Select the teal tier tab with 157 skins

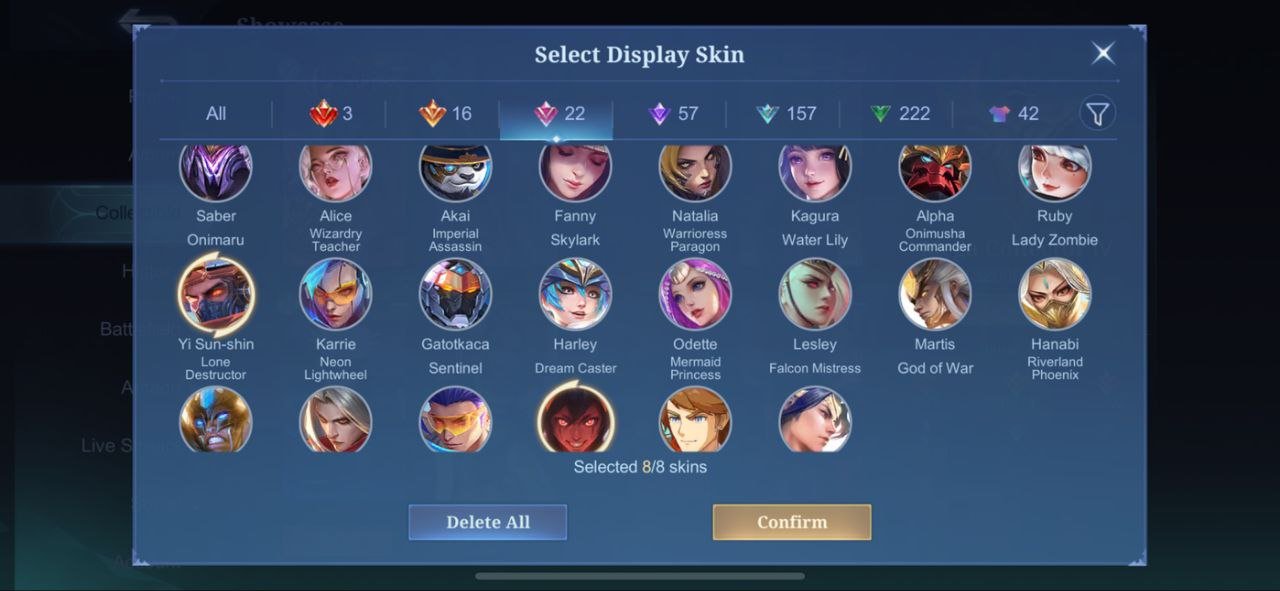tap(786, 114)
